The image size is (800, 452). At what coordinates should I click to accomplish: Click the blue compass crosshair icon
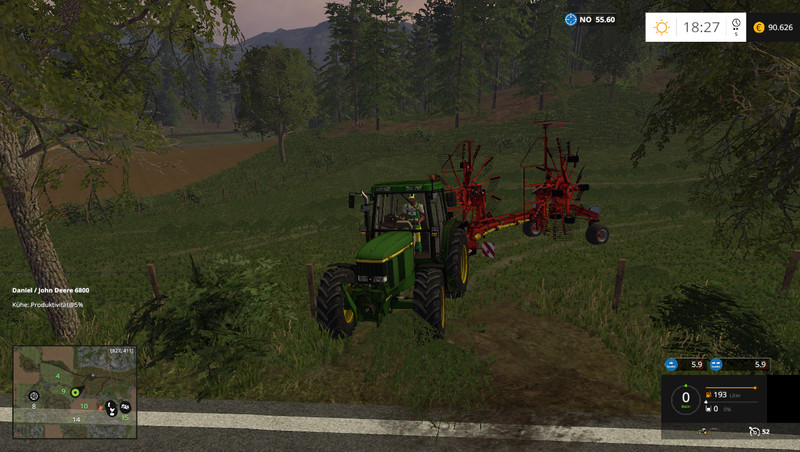pos(571,19)
